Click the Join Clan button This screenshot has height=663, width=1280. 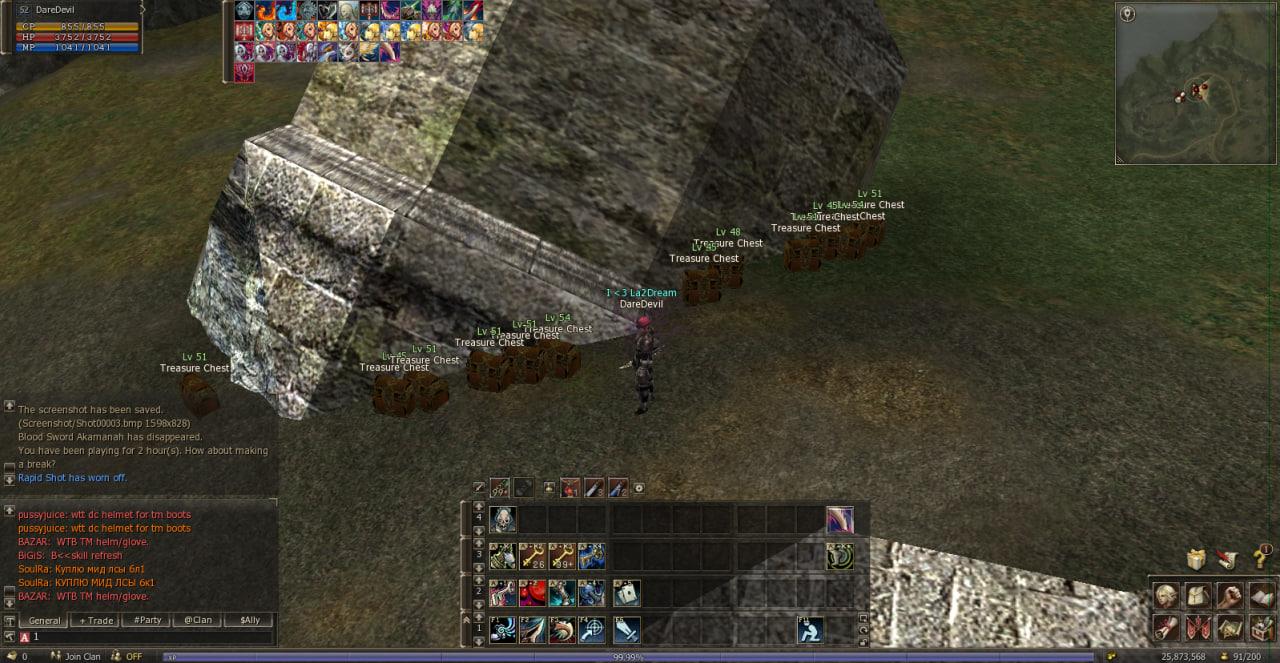[x=82, y=657]
